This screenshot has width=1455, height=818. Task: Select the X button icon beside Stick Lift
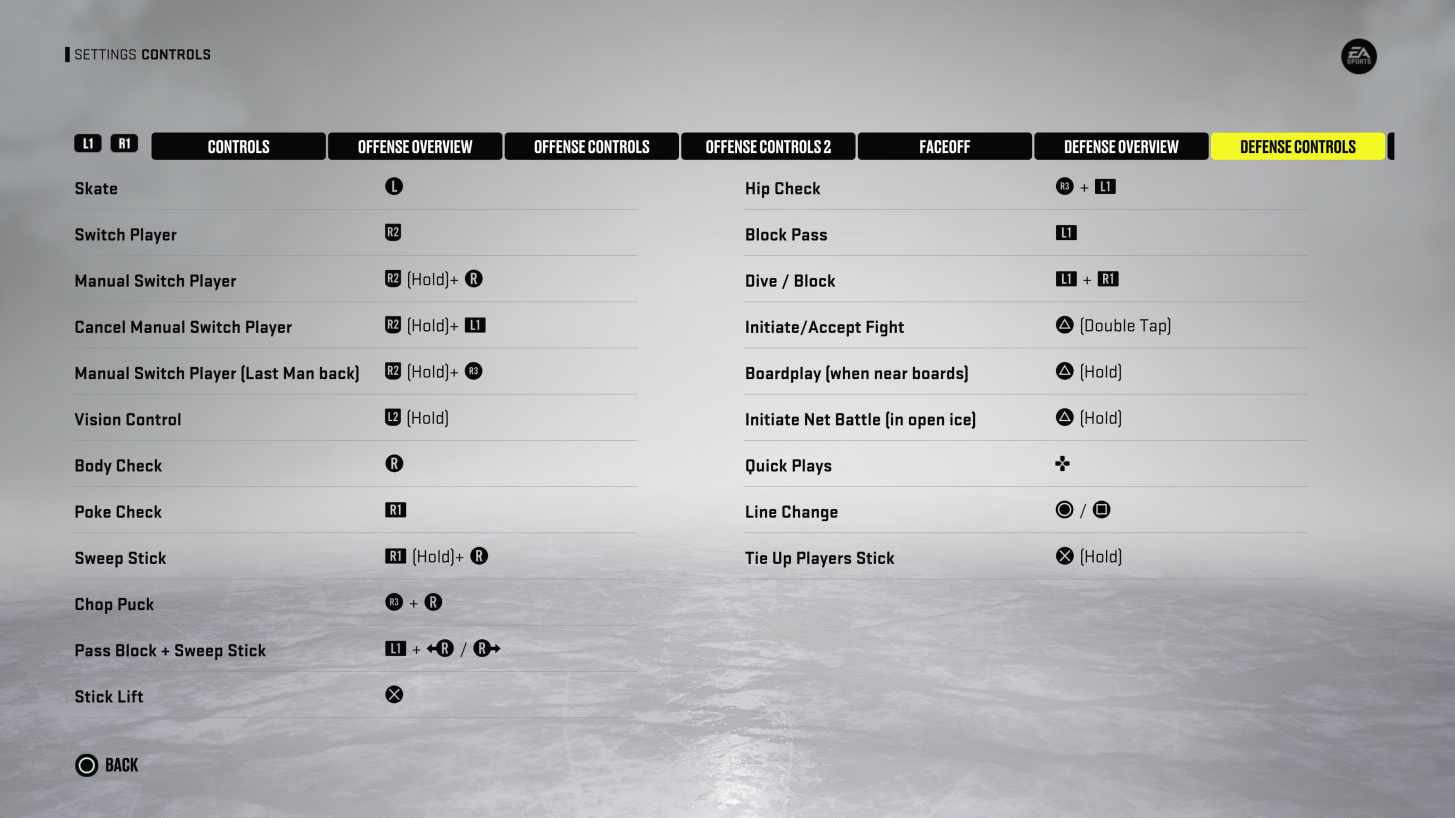393,694
